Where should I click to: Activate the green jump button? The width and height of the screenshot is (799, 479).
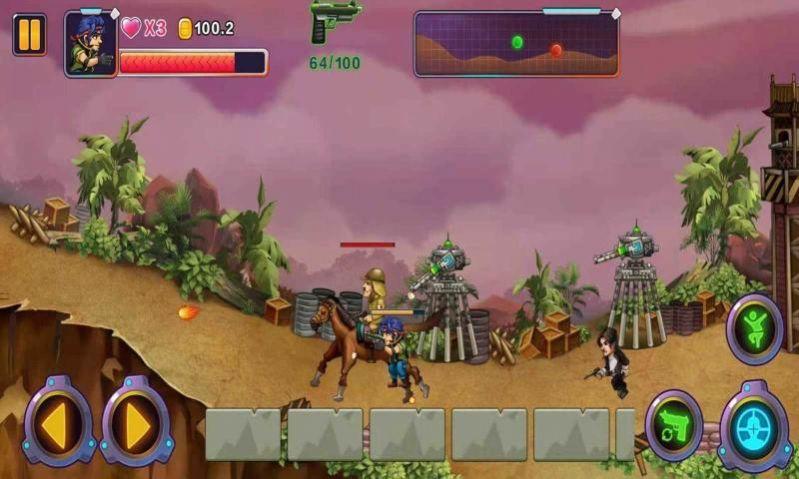pos(754,329)
